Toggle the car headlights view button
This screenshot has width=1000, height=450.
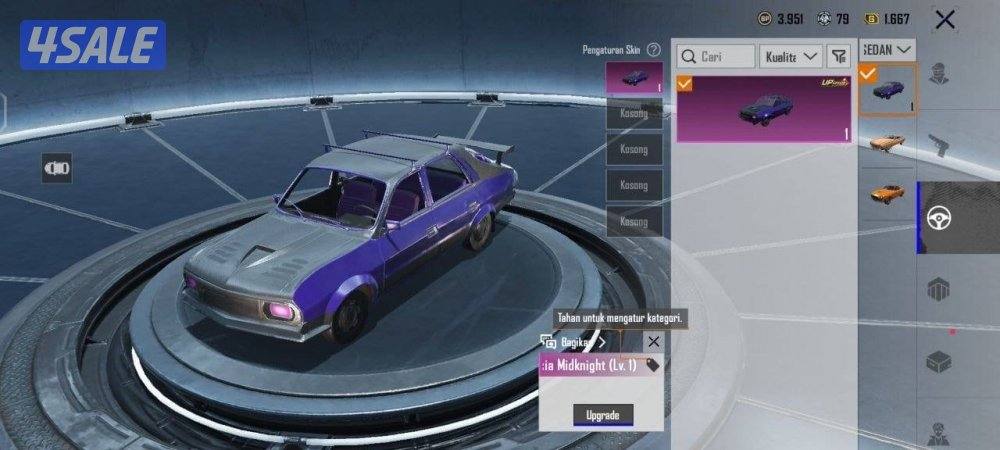pyautogui.click(x=56, y=169)
